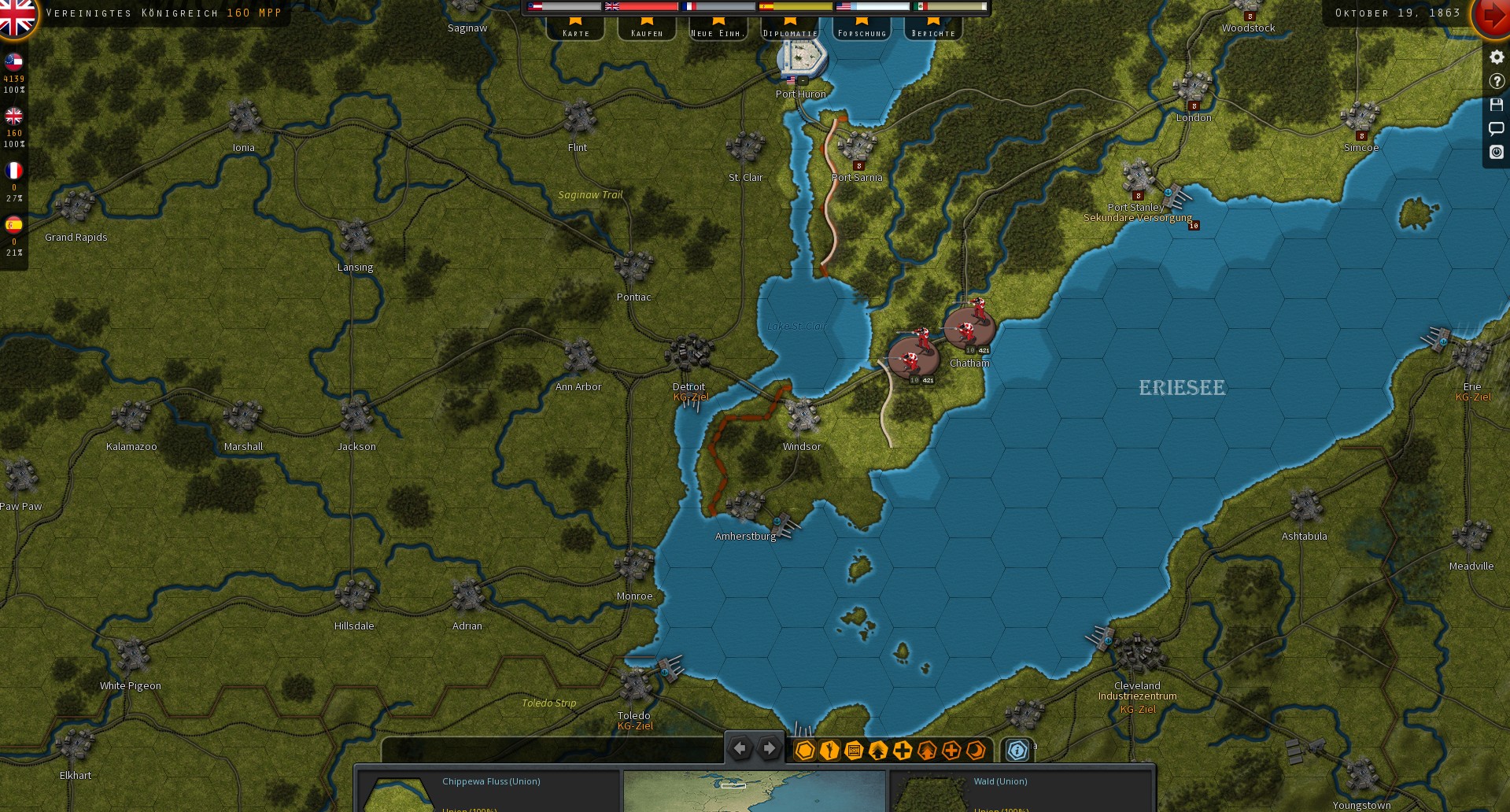Click the red end turn arrow button
The height and width of the screenshot is (812, 1510).
tap(1493, 14)
